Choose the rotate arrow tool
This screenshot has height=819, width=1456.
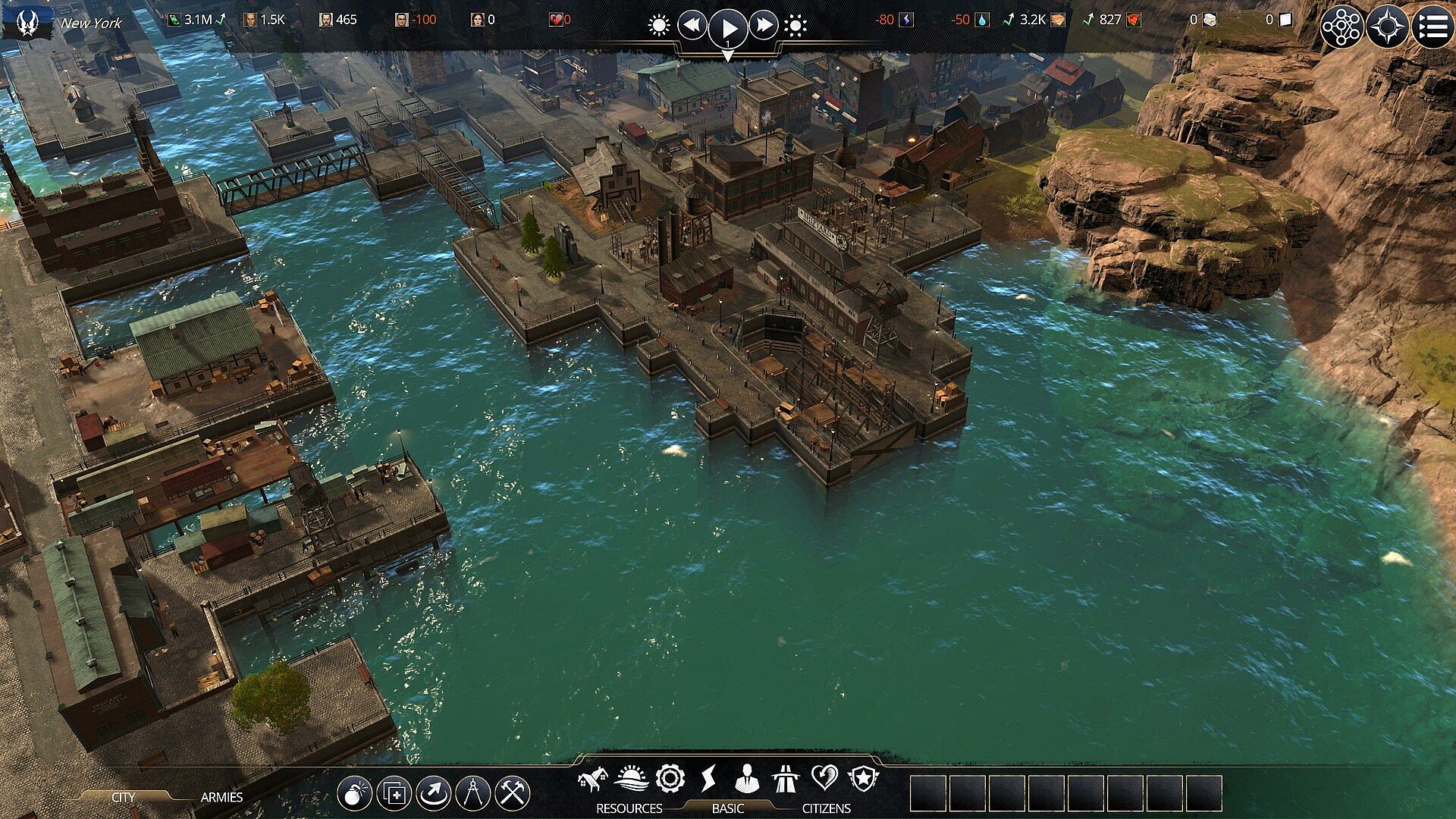[x=434, y=794]
